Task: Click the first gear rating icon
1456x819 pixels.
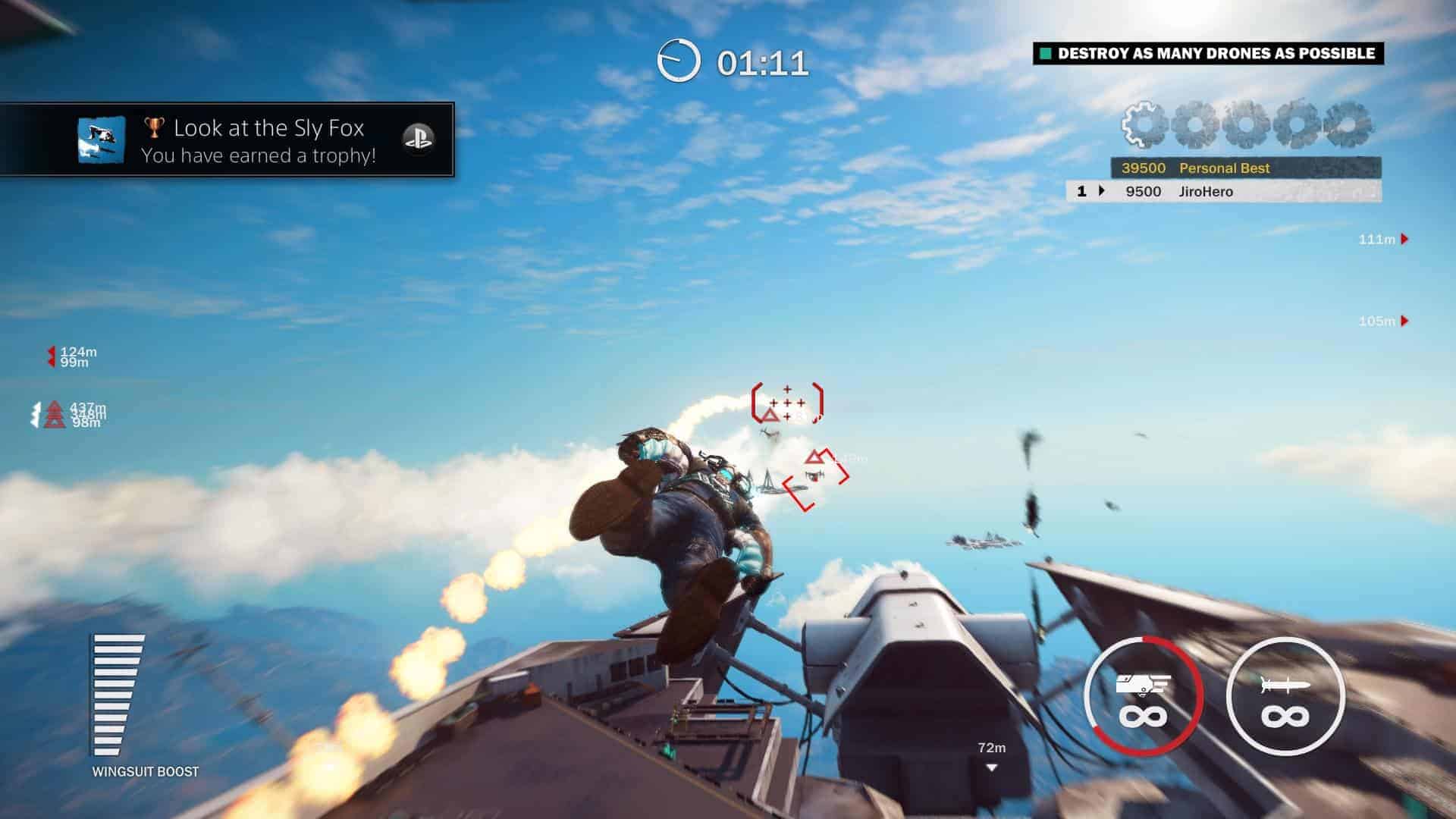Action: [1144, 124]
